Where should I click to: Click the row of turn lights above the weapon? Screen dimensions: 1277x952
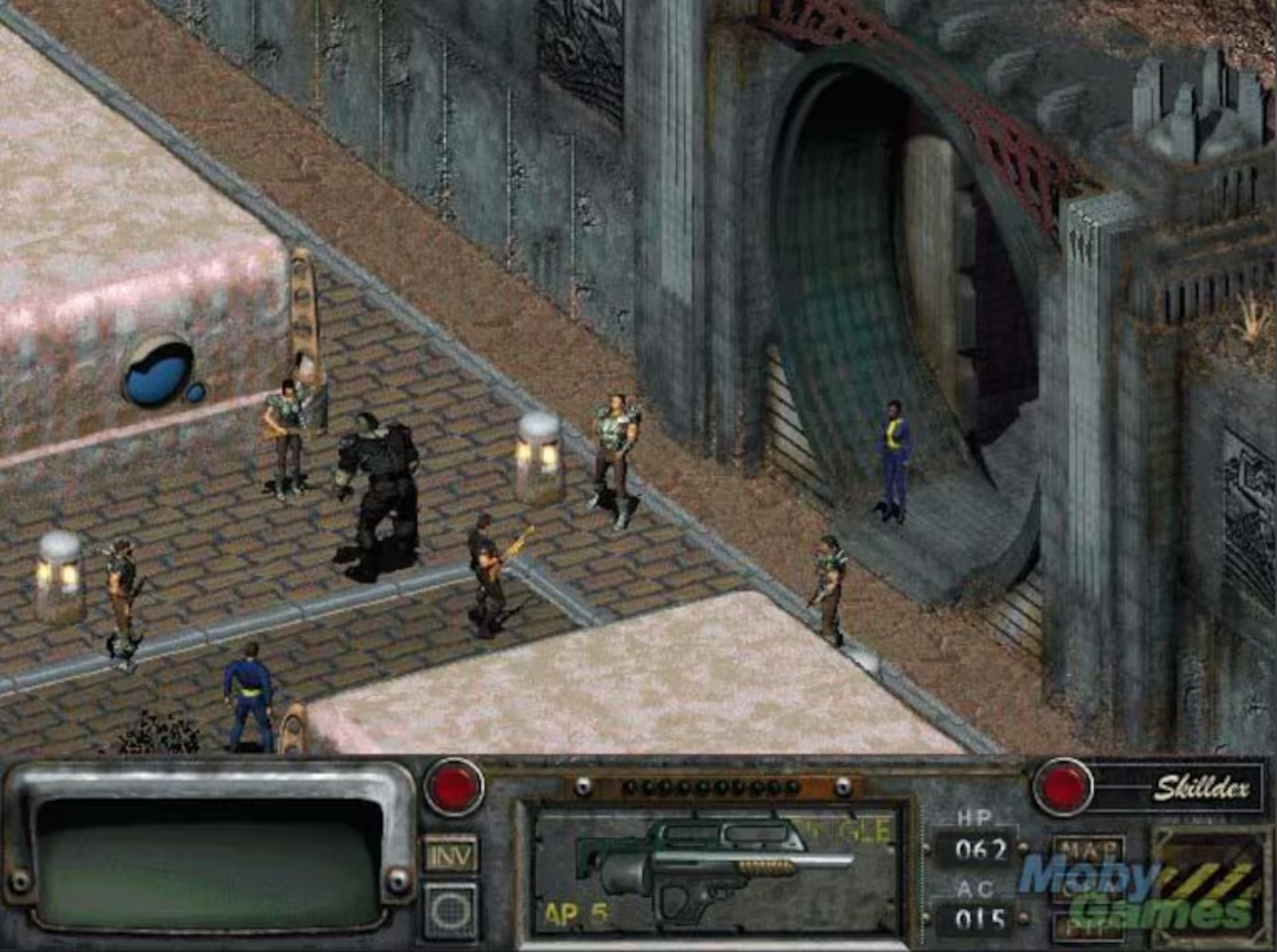pyautogui.click(x=712, y=788)
